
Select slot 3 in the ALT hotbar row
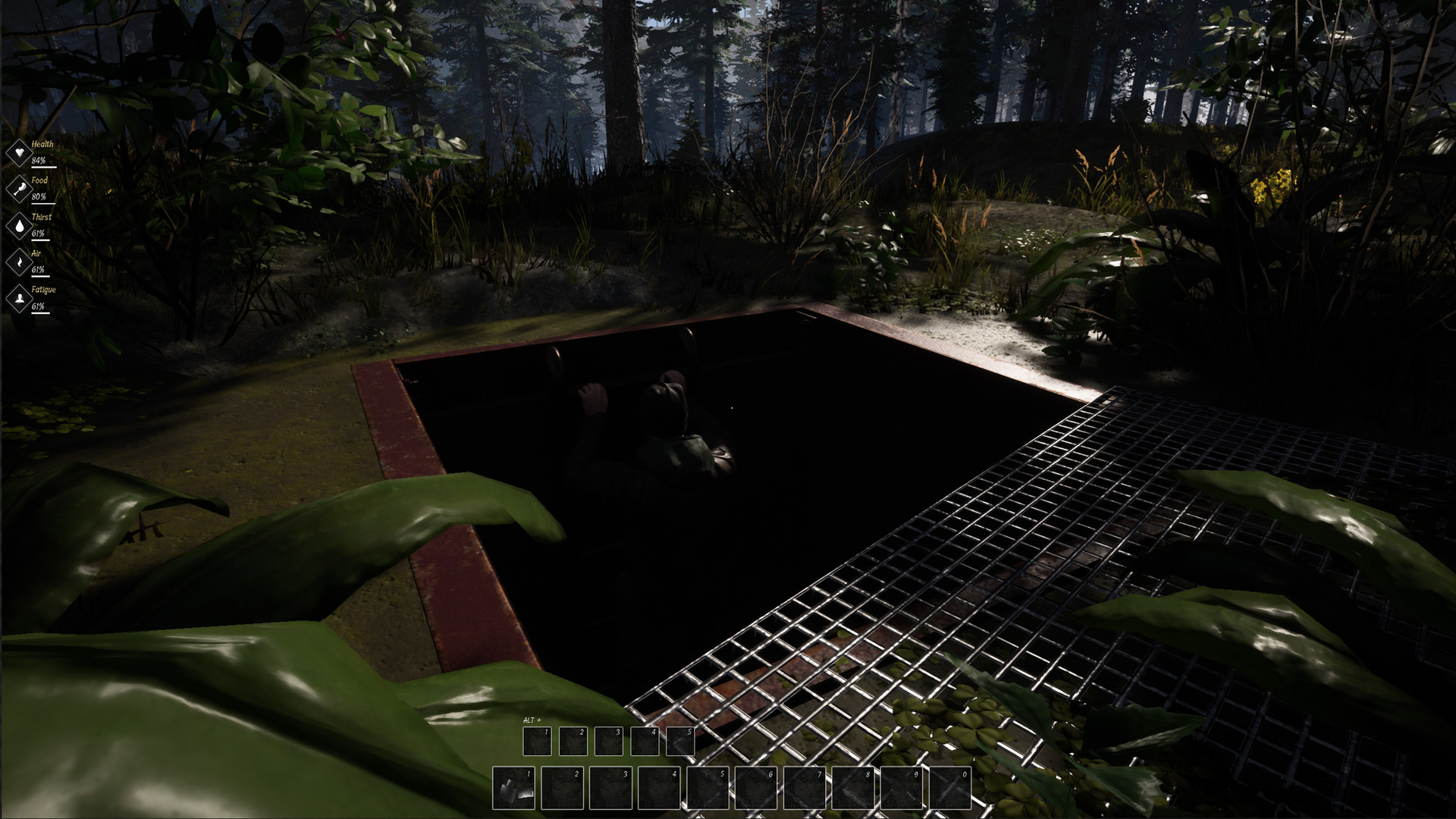[608, 741]
